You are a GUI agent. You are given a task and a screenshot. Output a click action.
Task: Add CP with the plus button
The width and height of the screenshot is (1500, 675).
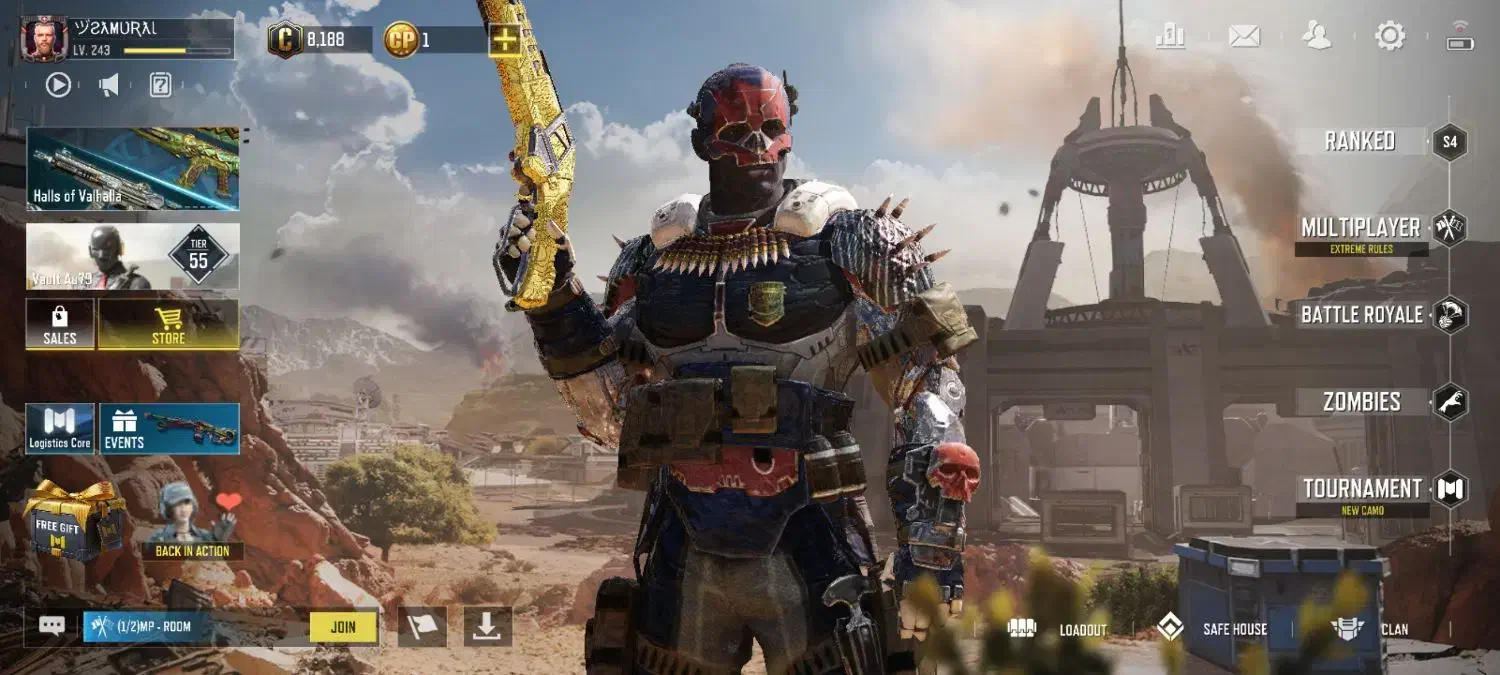(x=503, y=41)
